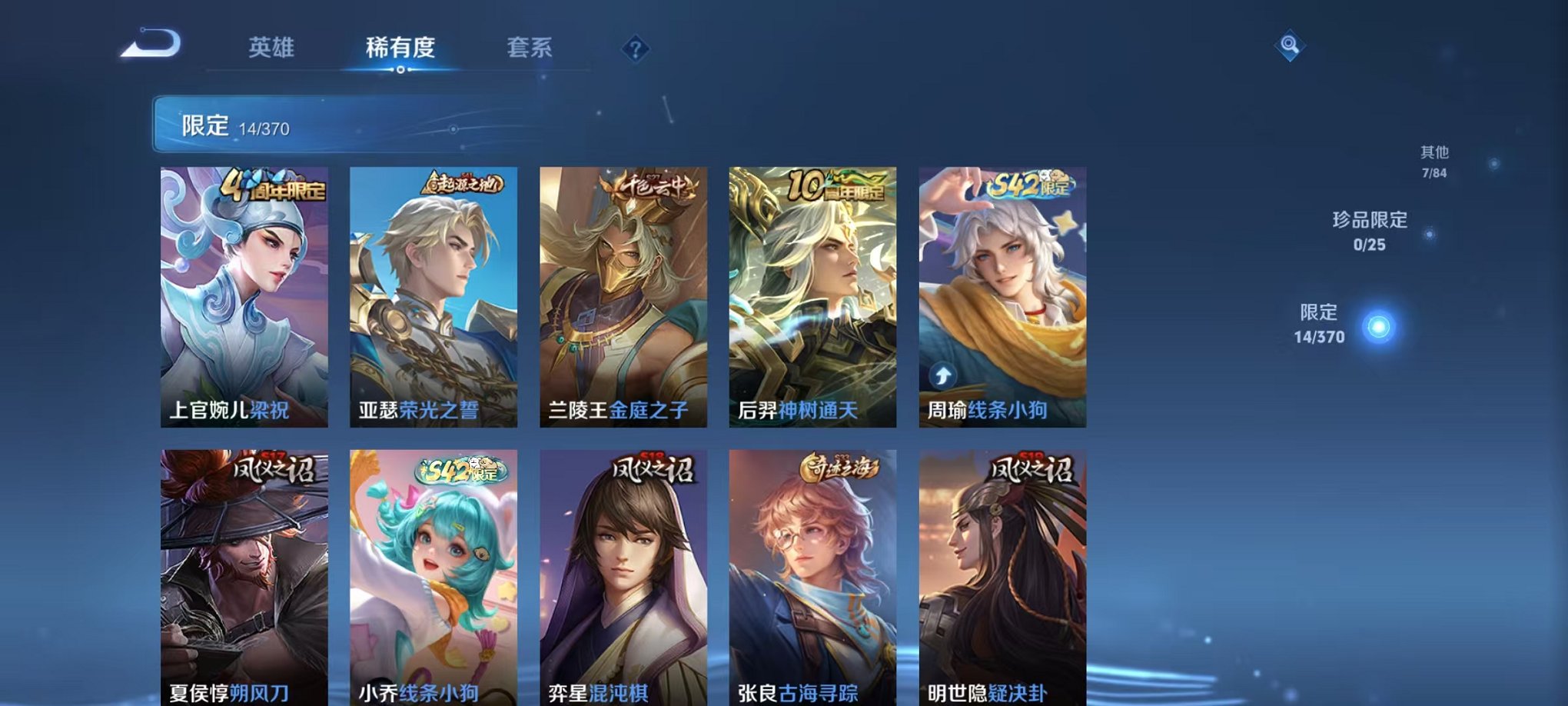Click the 起源之池 badge on 亚瑟 card

463,182
